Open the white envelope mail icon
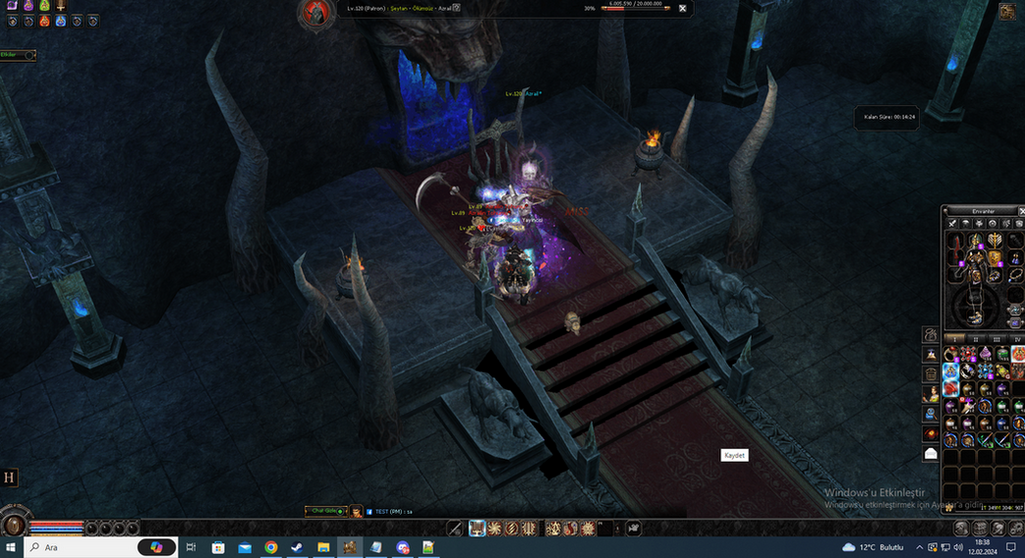The height and width of the screenshot is (558, 1025). coord(931,453)
